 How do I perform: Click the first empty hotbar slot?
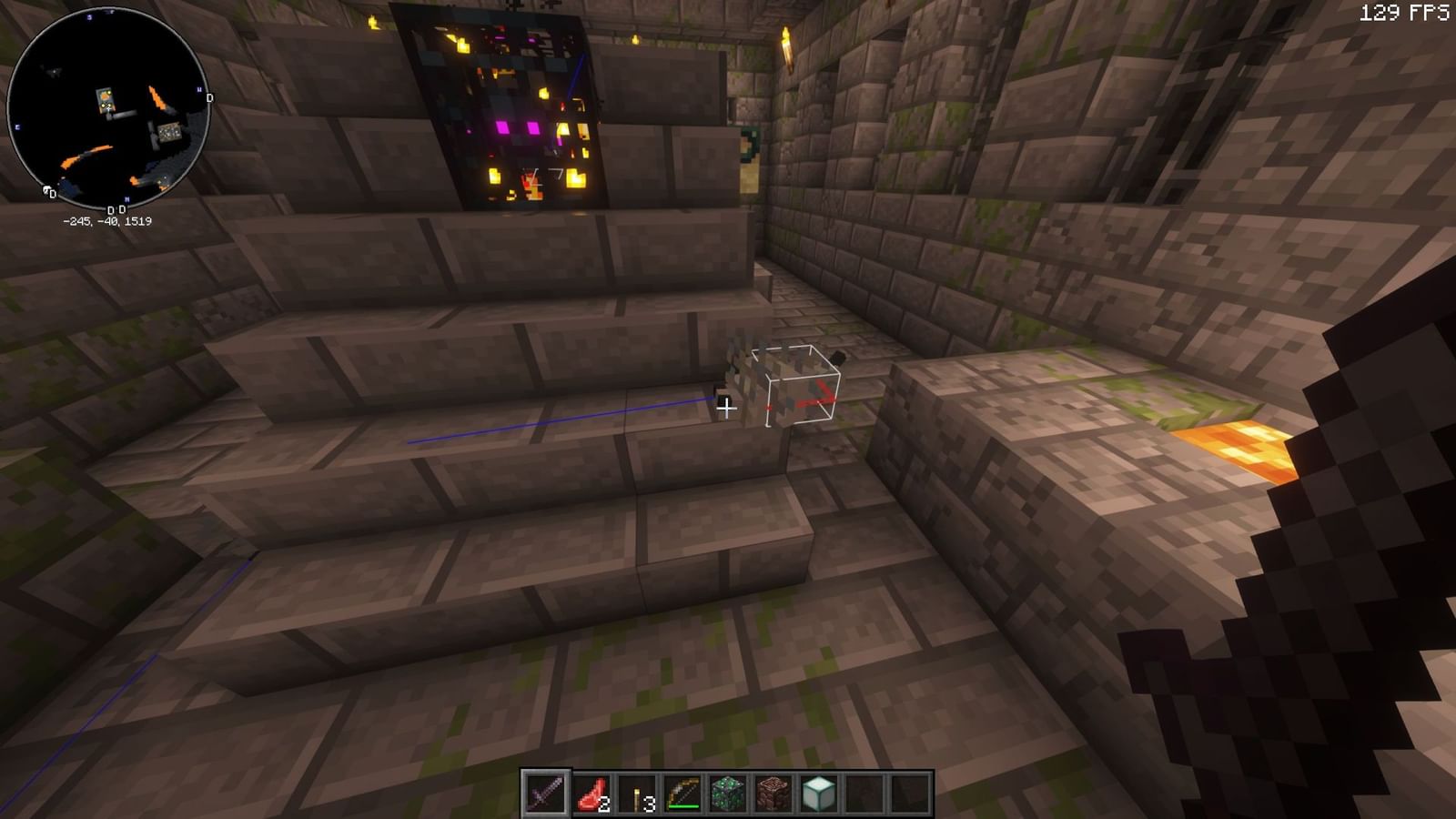[864, 794]
